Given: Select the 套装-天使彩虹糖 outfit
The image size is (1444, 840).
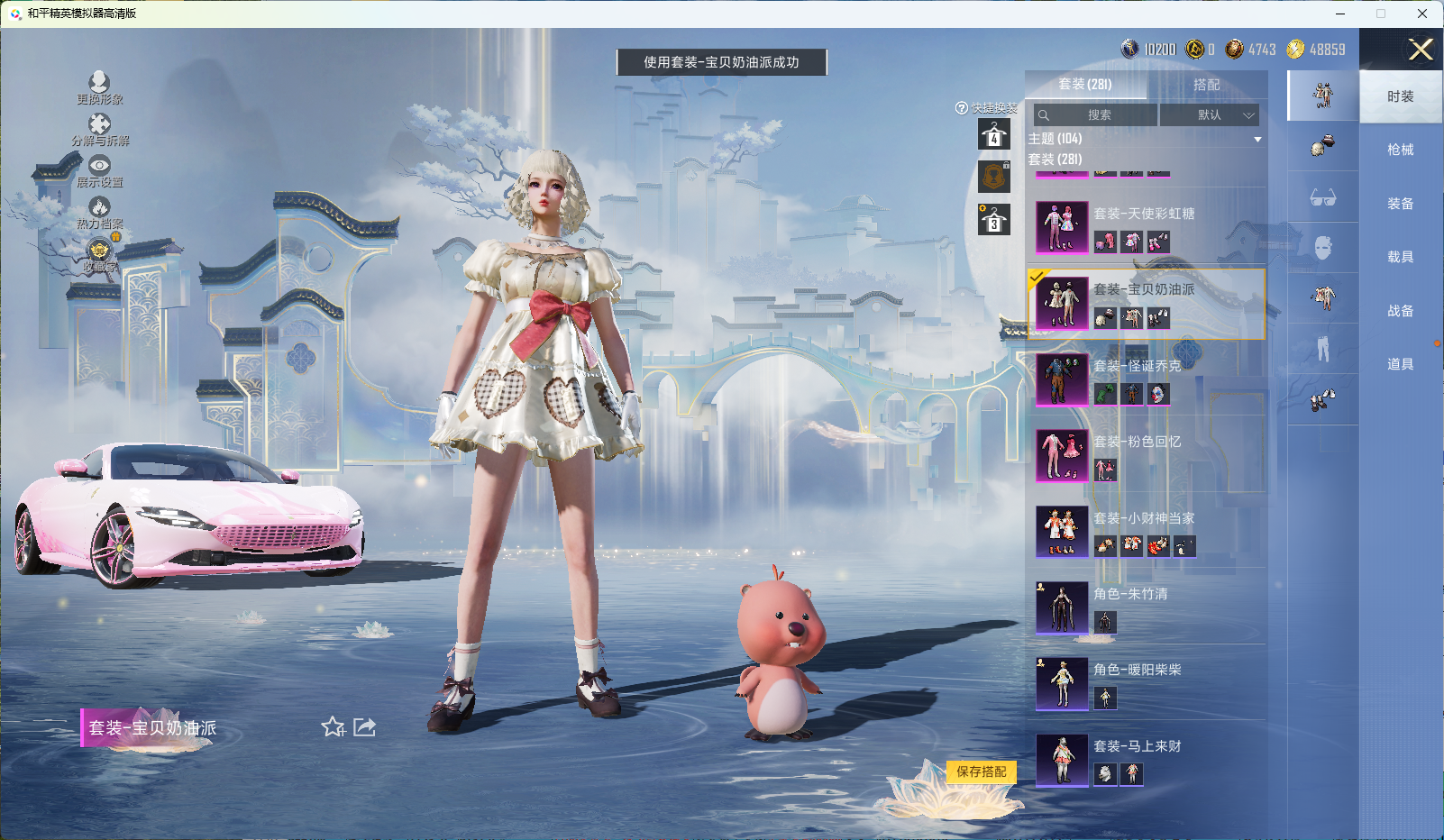Looking at the screenshot, I should (1145, 227).
